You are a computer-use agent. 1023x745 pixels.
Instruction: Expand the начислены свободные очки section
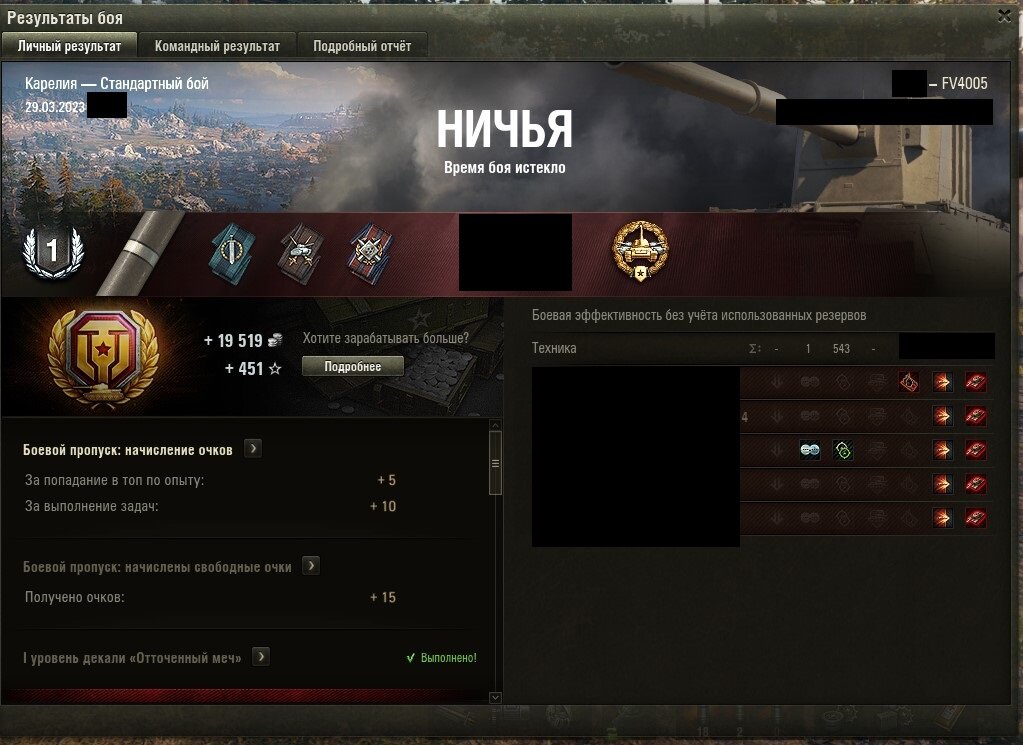(x=311, y=566)
